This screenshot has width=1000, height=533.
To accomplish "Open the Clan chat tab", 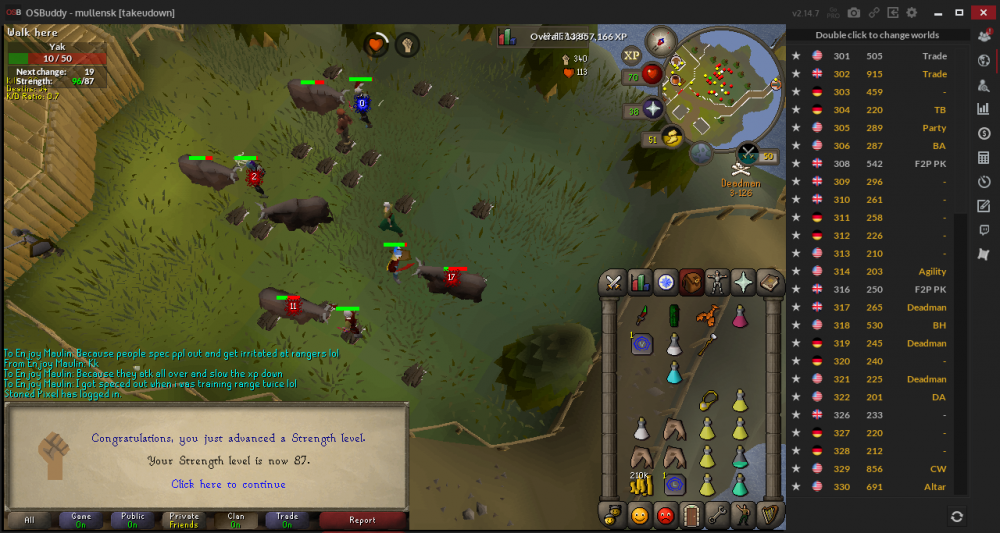I will [235, 520].
